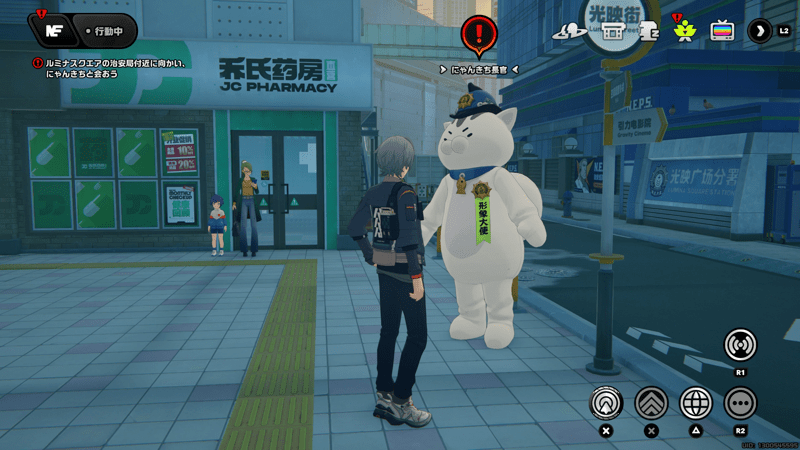
Task: Open the quest tracker badge showing 行動中
Action: pyautogui.click(x=104, y=30)
